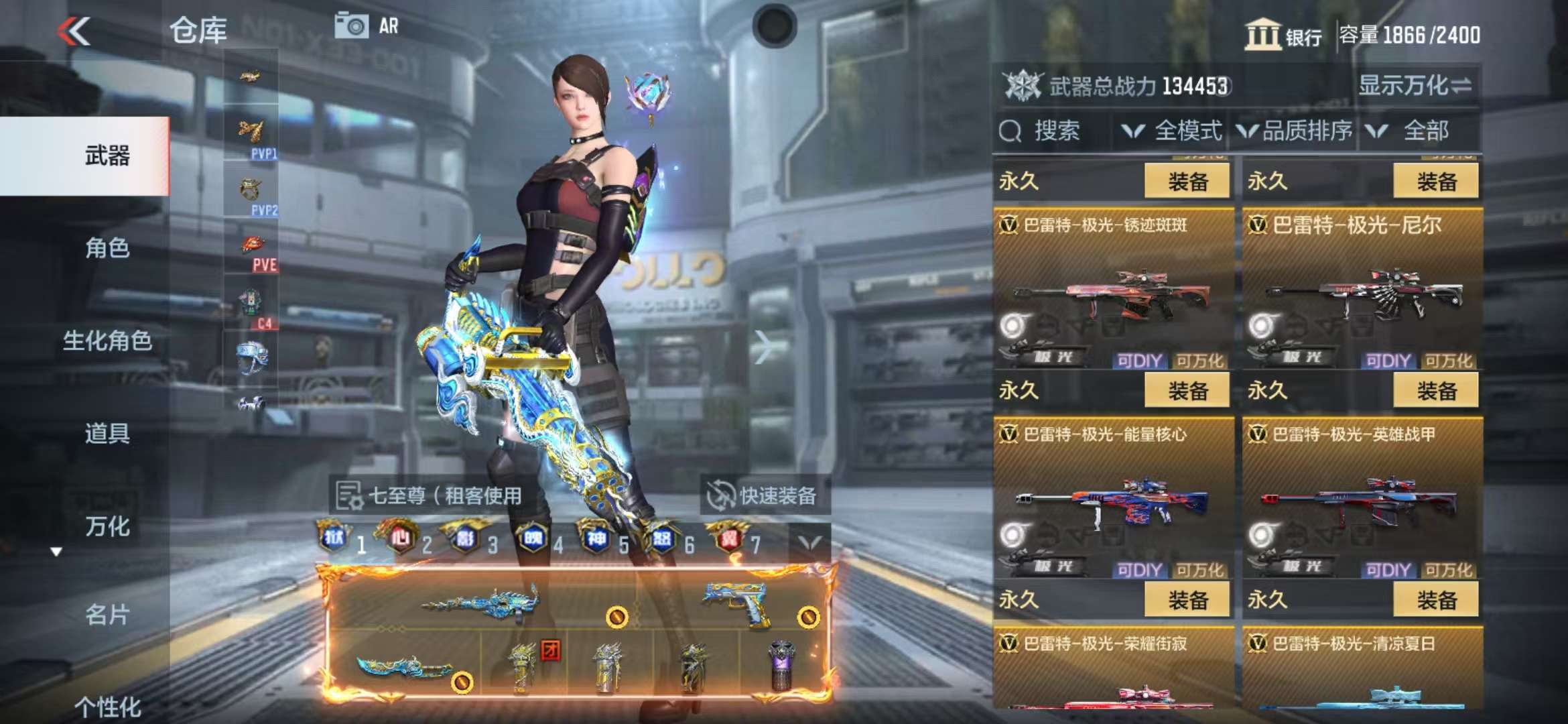
Task: Open the 名片 name card tab
Action: coord(107,615)
